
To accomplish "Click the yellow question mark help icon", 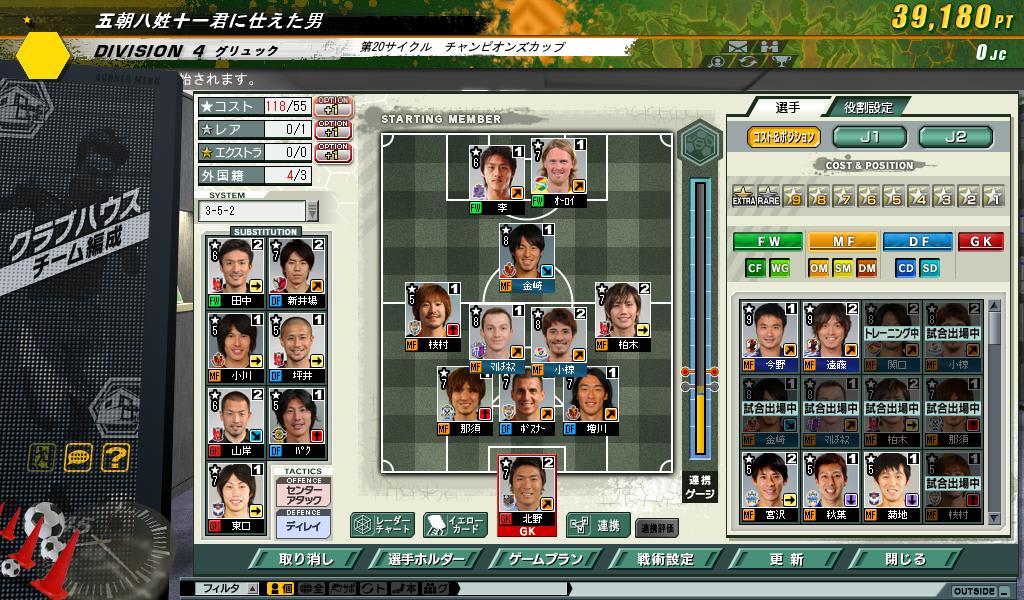I will click(x=115, y=459).
